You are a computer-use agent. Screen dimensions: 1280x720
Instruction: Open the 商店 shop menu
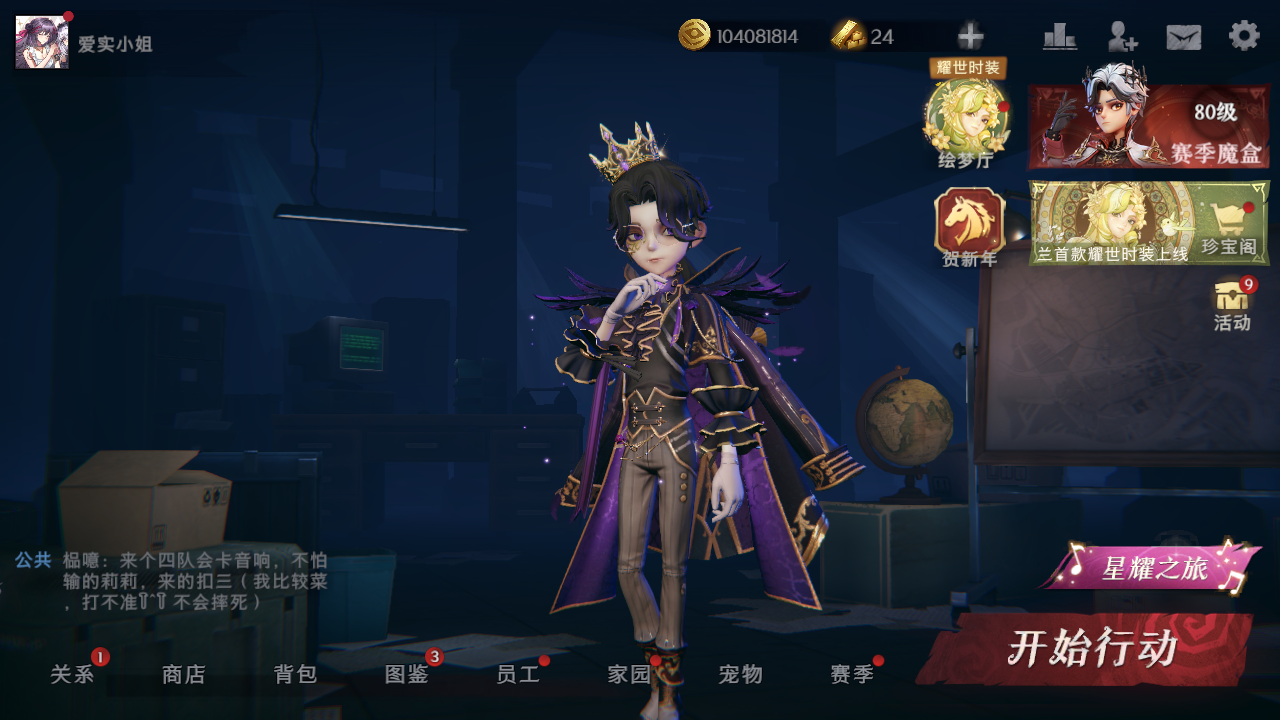coord(184,675)
